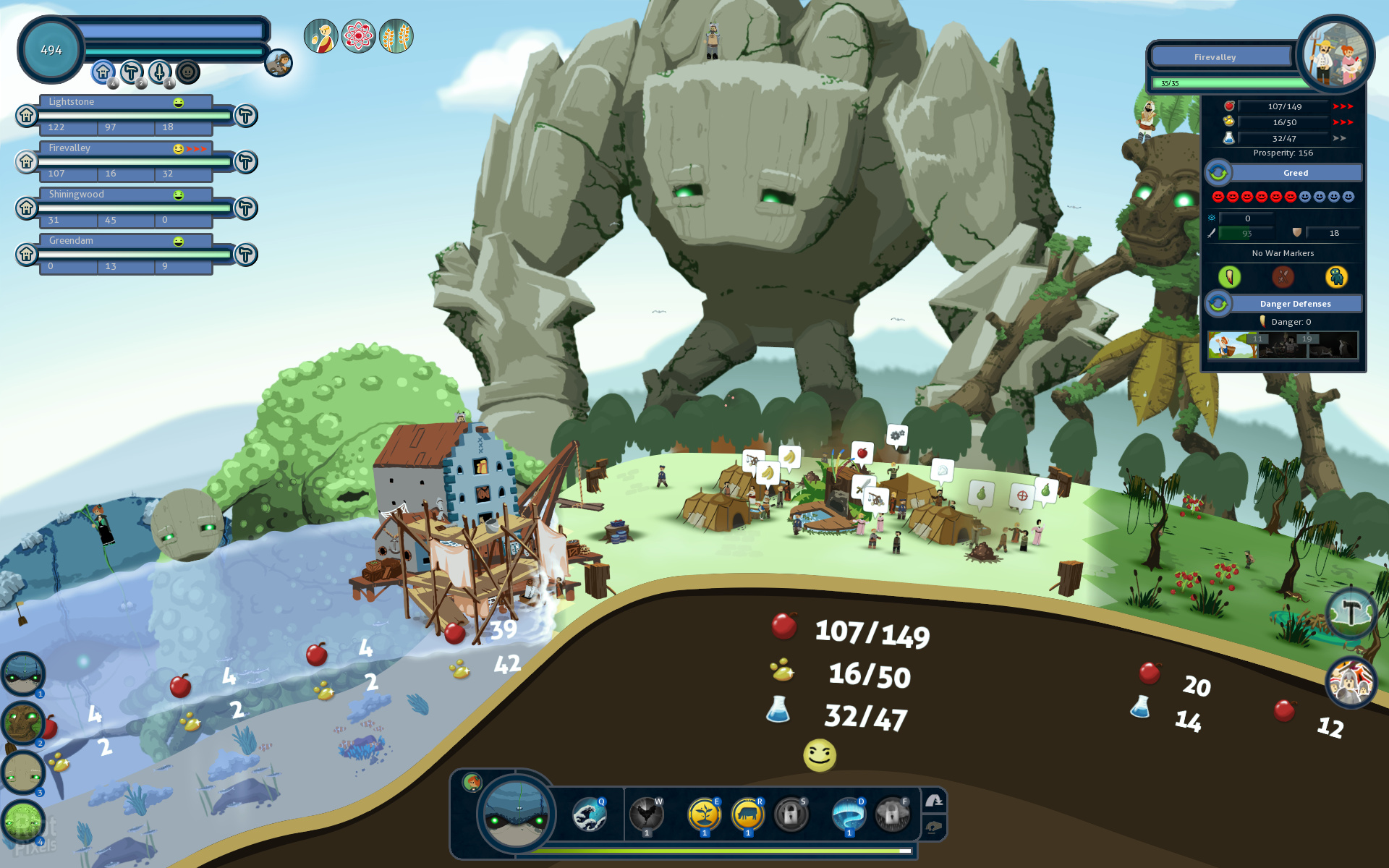Screen dimensions: 1389x868
Task: Switch to the house filter tab
Action: pos(103,72)
